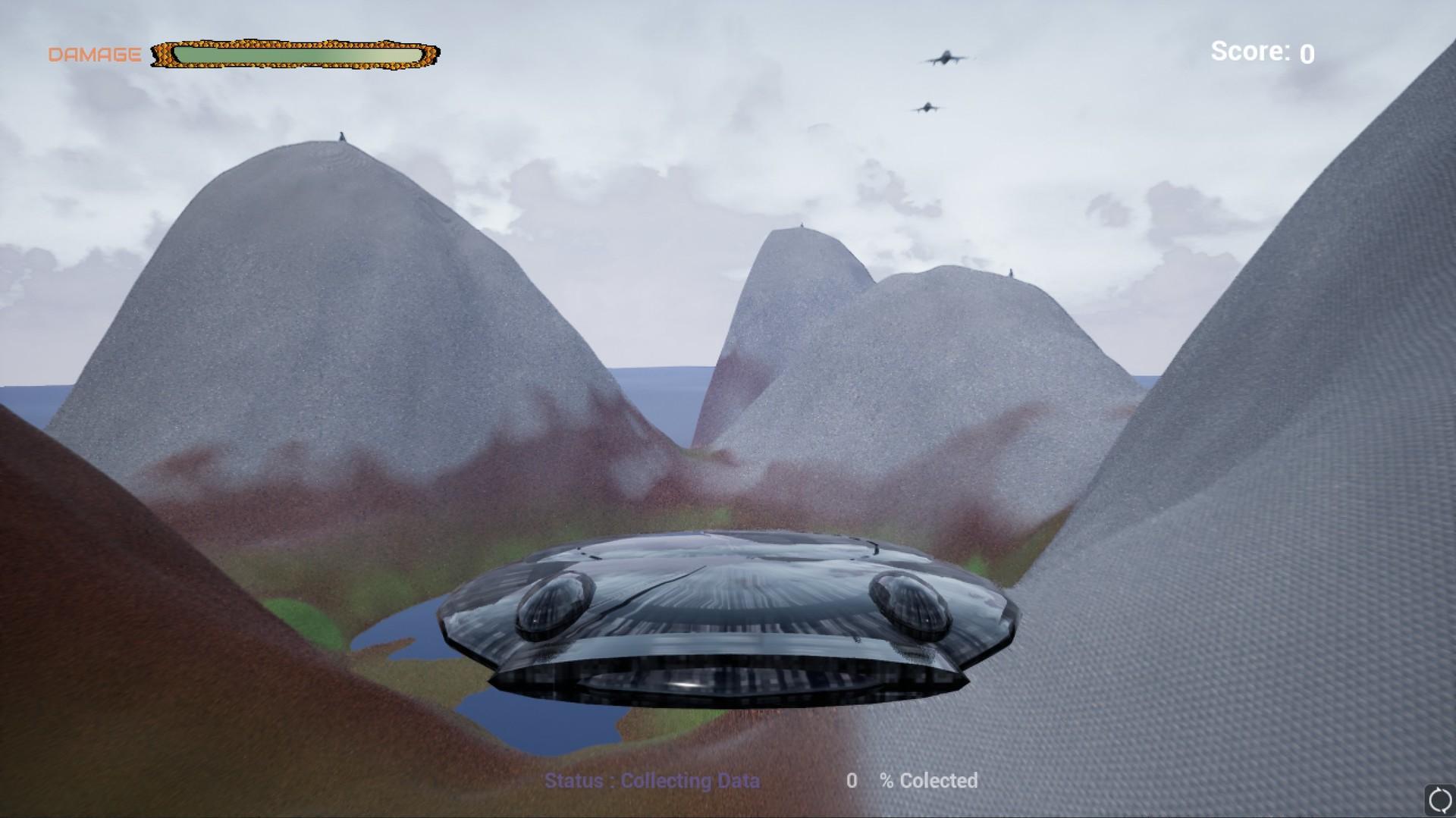Click the Status : Collecting Data text
Screen dimensions: 1456x818
click(652, 781)
